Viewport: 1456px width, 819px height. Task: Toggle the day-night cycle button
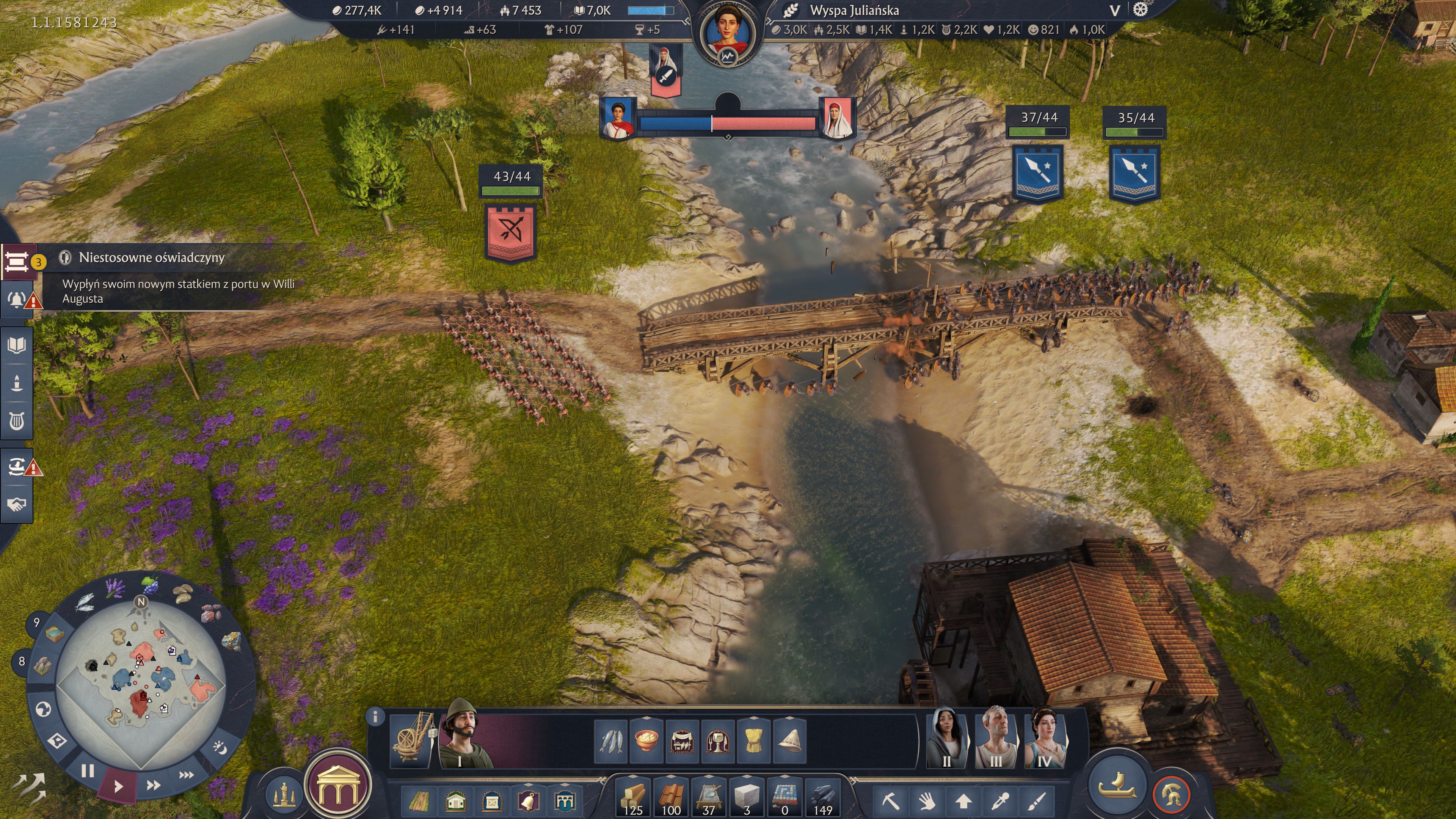[220, 748]
